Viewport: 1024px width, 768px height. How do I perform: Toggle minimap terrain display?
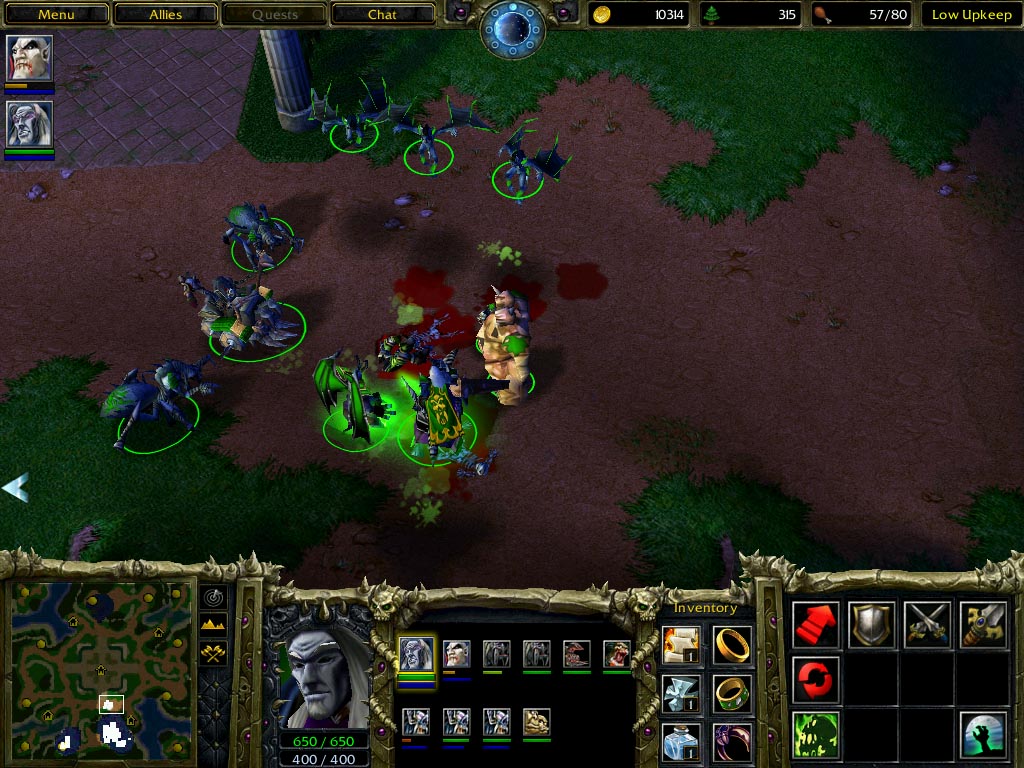(x=214, y=625)
